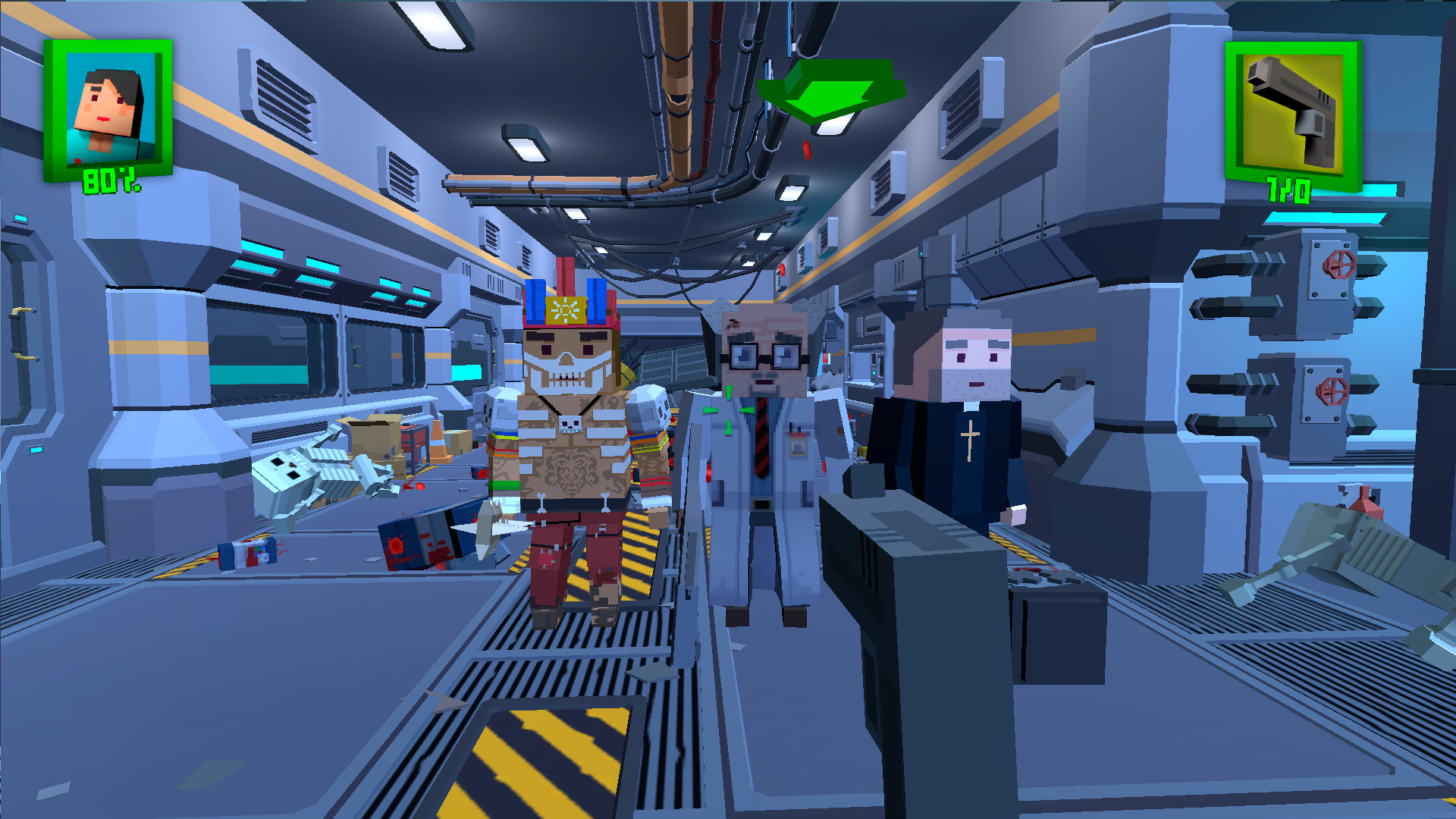This screenshot has height=819, width=1456.
Task: Toggle the red alarm button on the wall pipe
Action: point(783,271)
